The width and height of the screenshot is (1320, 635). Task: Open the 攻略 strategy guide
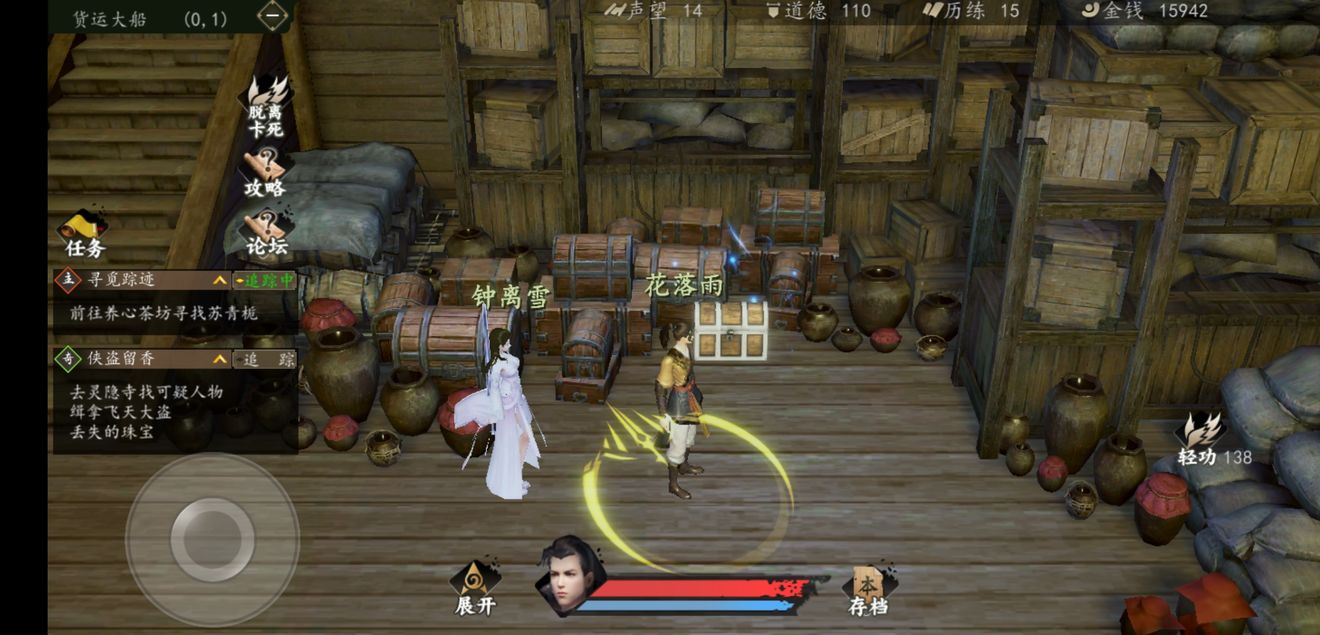click(x=265, y=172)
